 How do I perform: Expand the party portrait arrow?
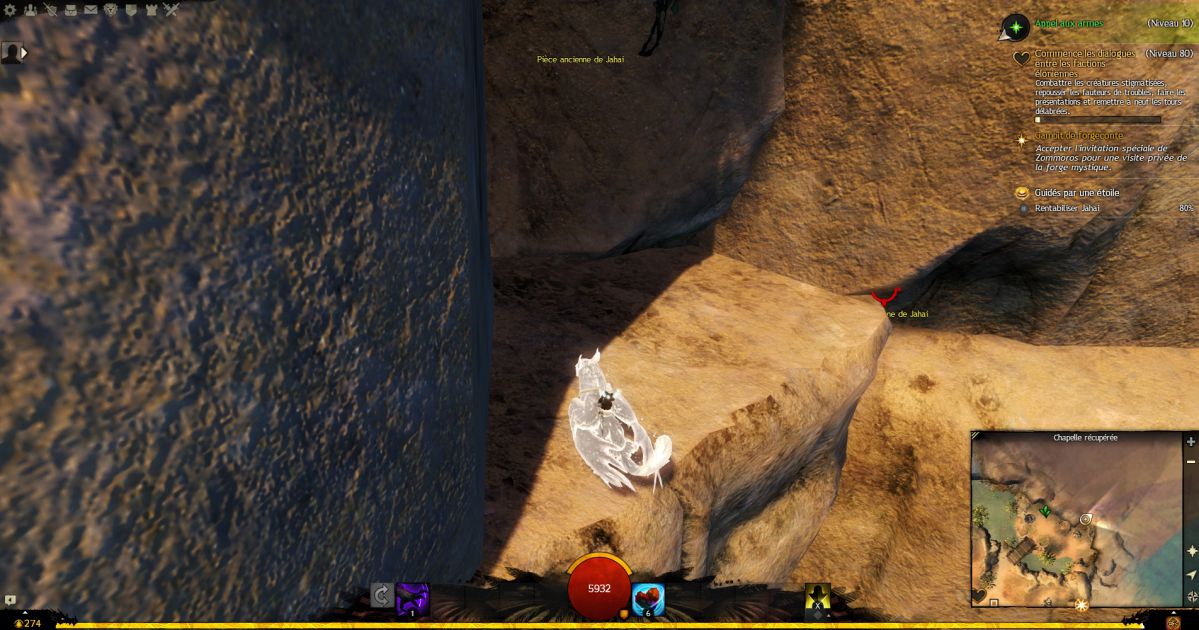pyautogui.click(x=23, y=52)
